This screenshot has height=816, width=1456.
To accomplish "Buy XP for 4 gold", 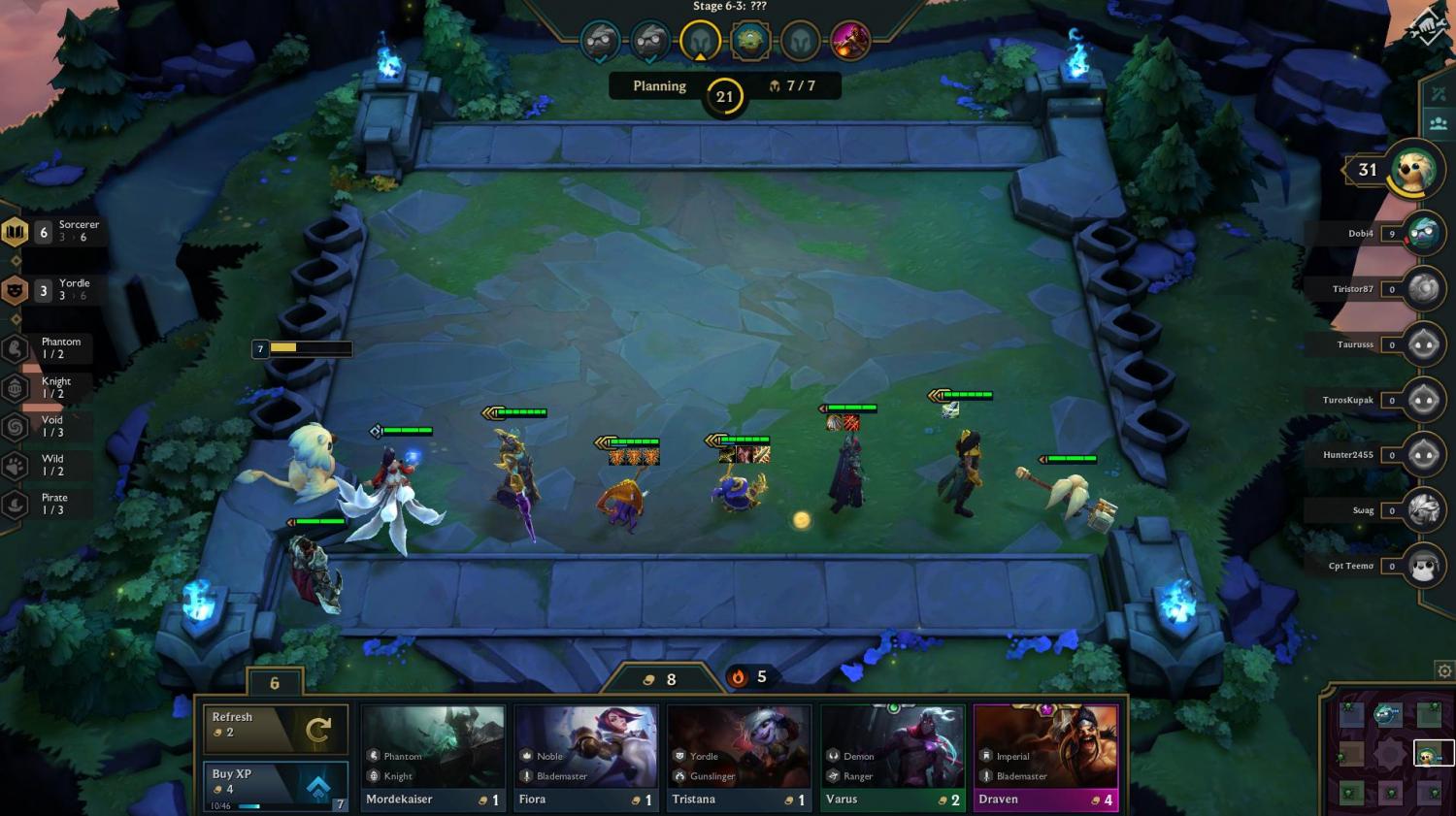I will [276, 786].
